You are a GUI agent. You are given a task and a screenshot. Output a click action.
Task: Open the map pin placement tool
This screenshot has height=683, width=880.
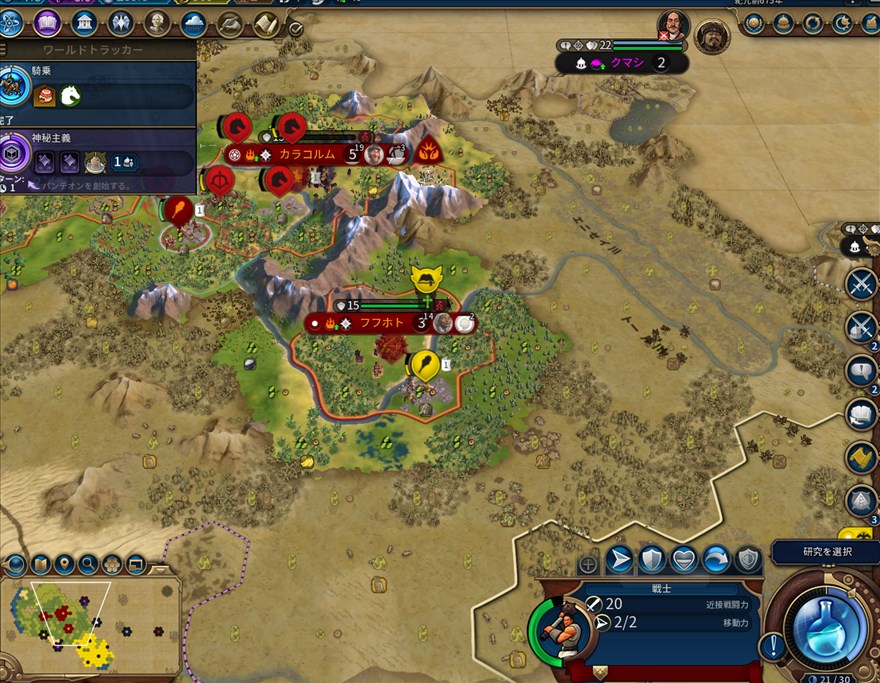pos(64,565)
